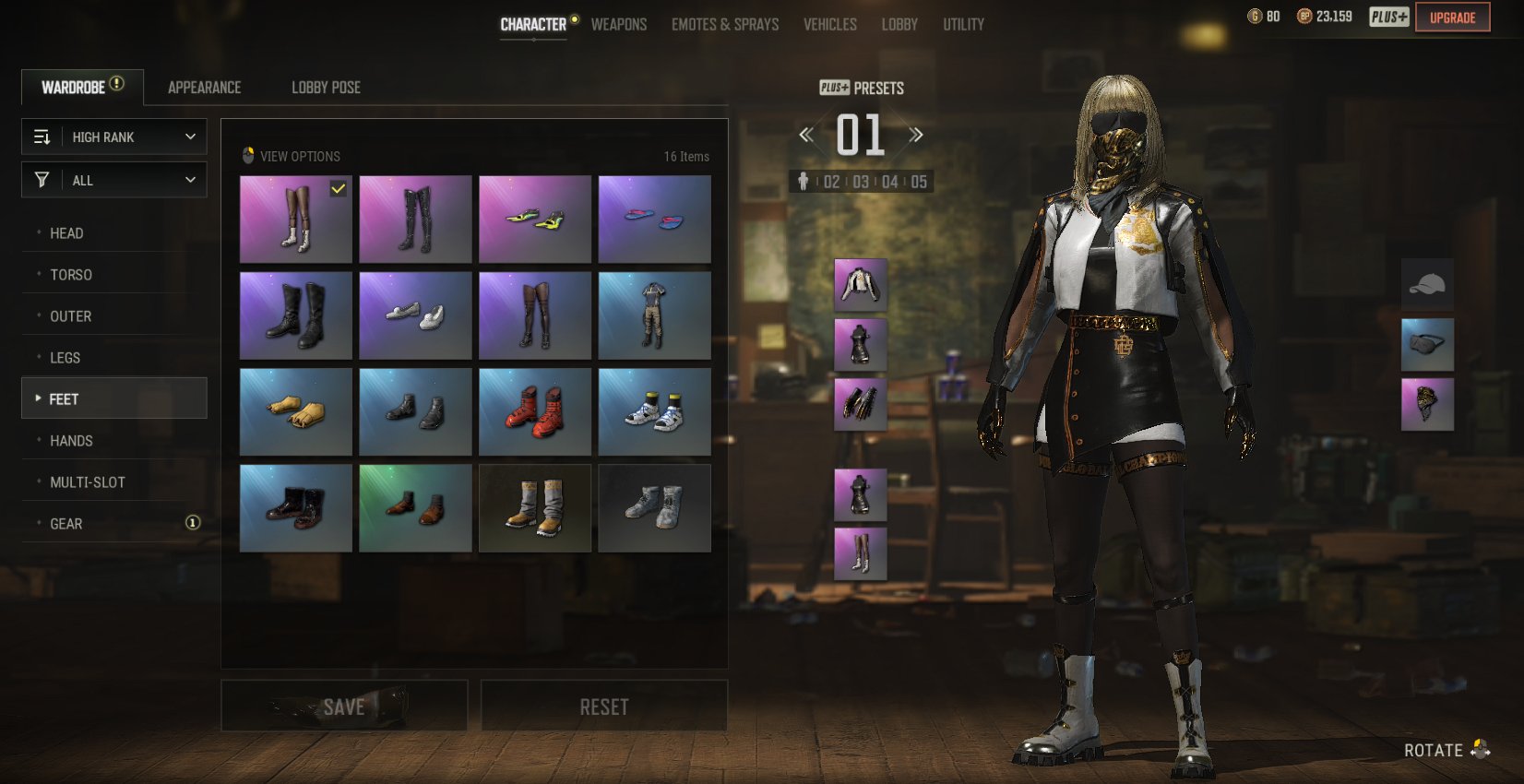
Task: Go to the Vehicles tab
Action: 829,25
